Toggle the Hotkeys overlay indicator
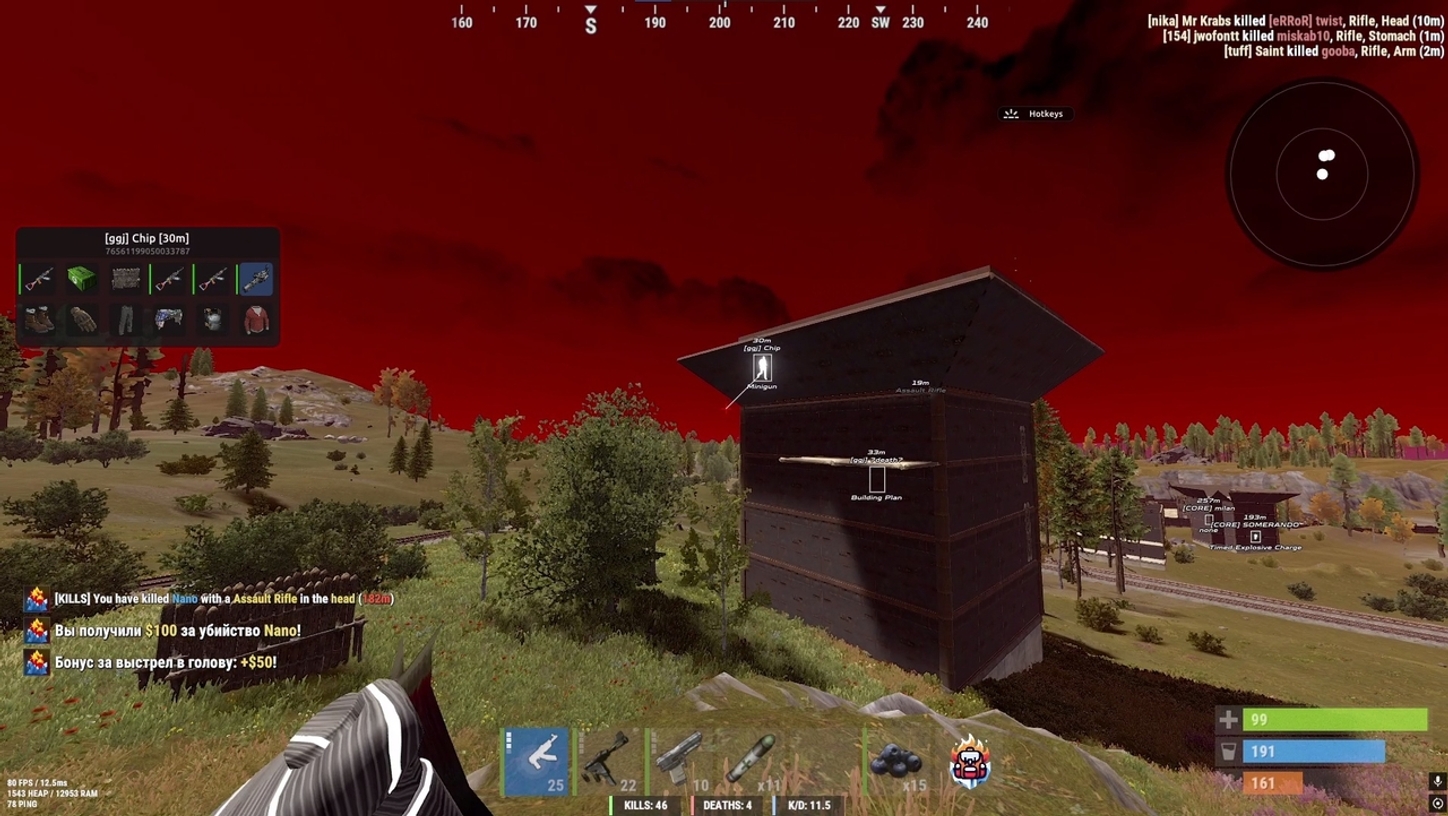1448x816 pixels. pos(1038,113)
